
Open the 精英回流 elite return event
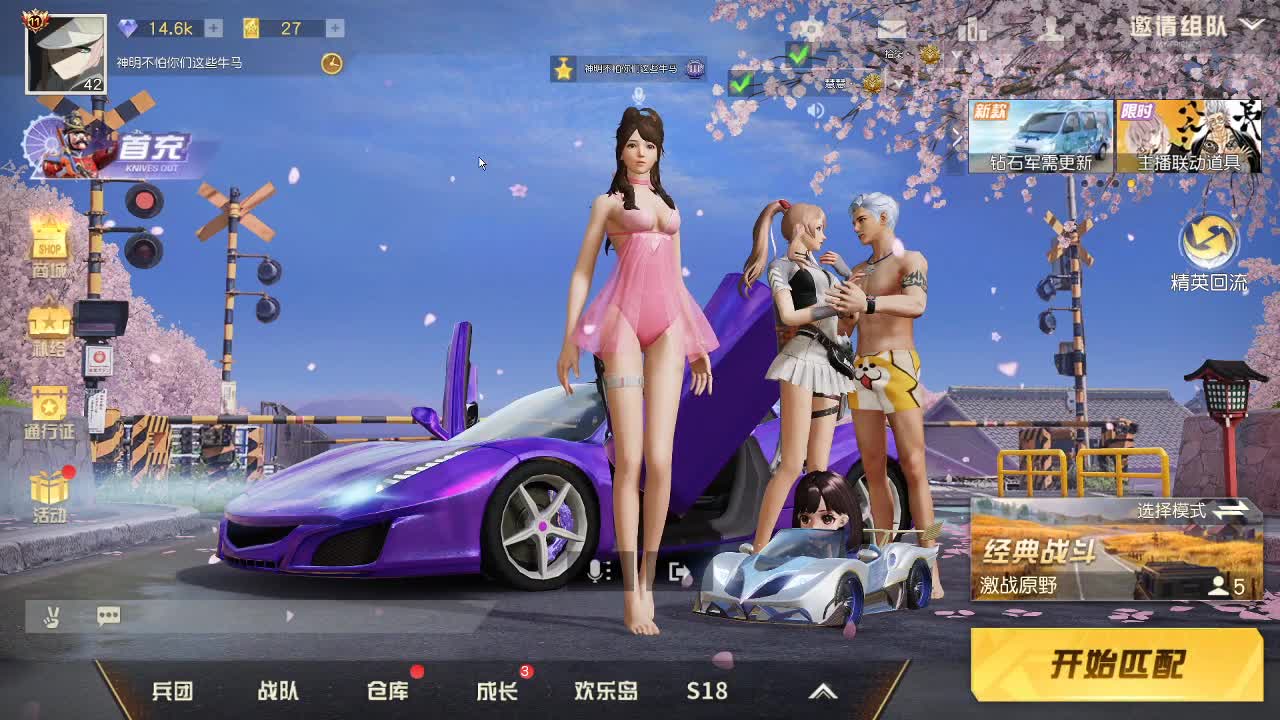point(1211,248)
